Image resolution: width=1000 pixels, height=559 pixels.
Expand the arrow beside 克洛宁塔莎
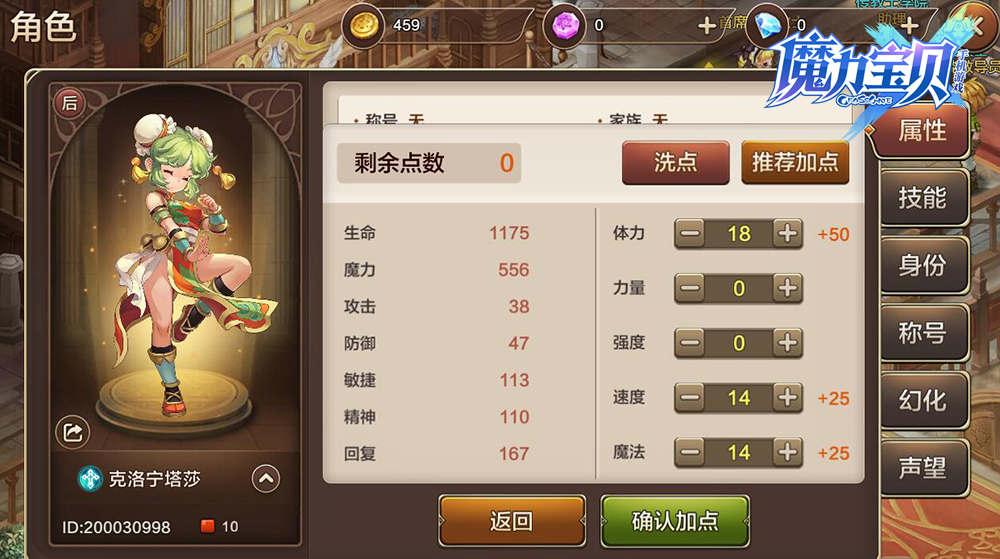pos(265,479)
